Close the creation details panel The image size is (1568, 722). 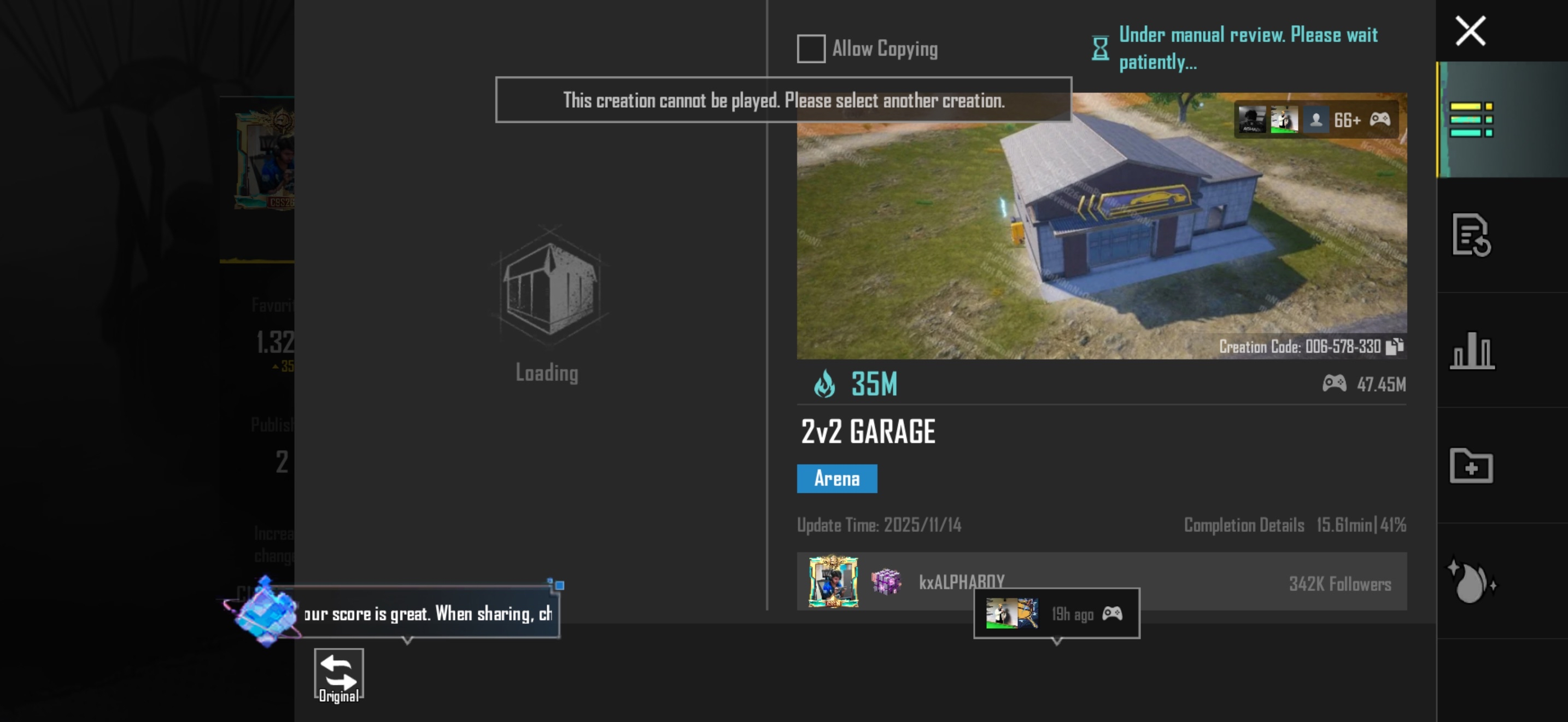click(1470, 31)
